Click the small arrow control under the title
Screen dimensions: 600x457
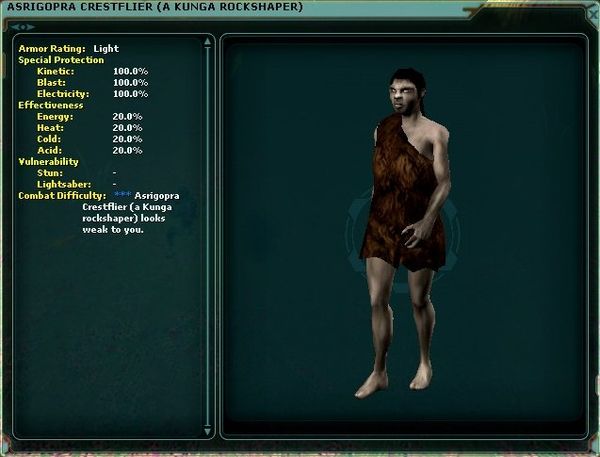tap(20, 26)
